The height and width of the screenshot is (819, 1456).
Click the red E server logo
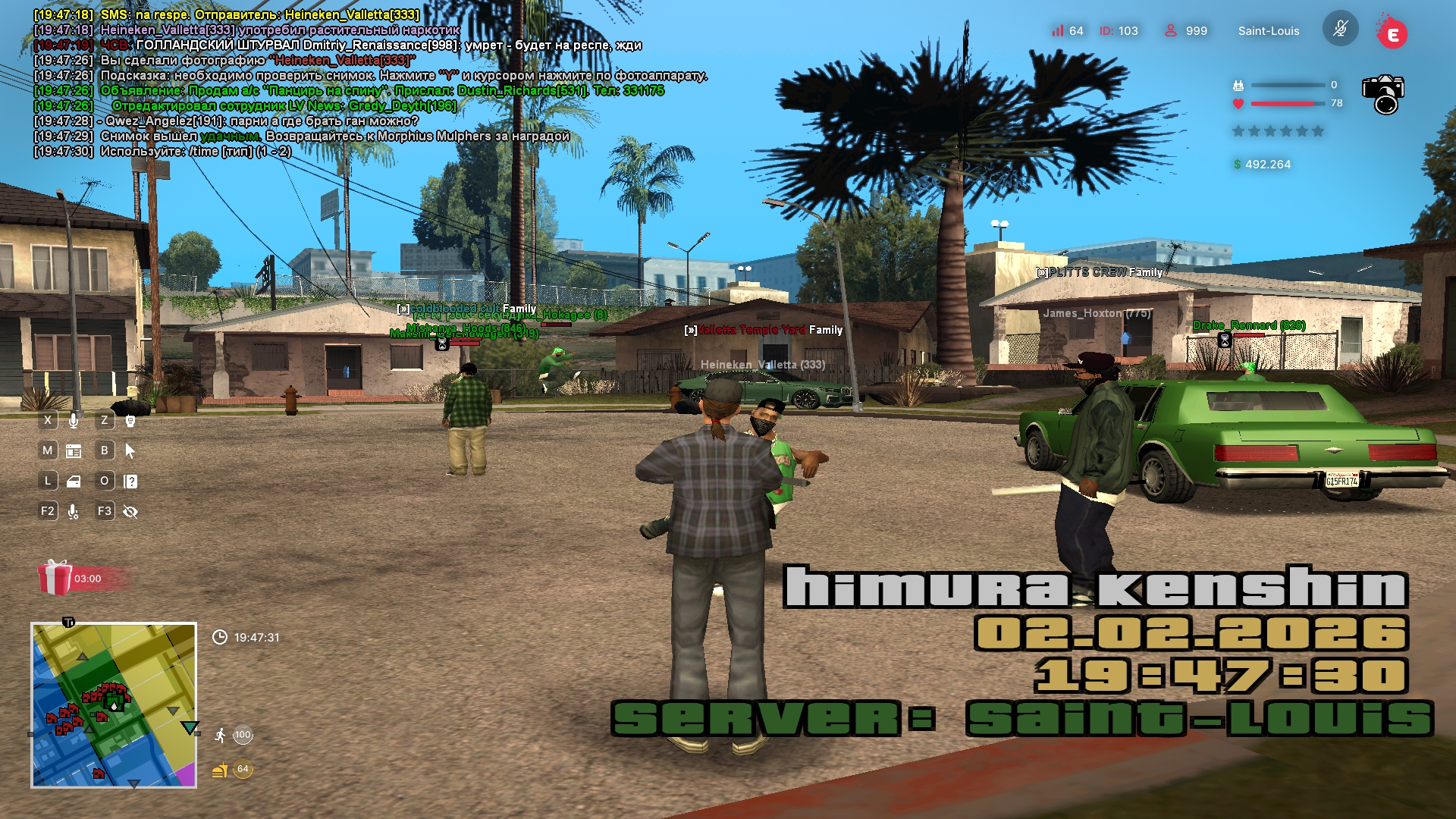point(1392,33)
